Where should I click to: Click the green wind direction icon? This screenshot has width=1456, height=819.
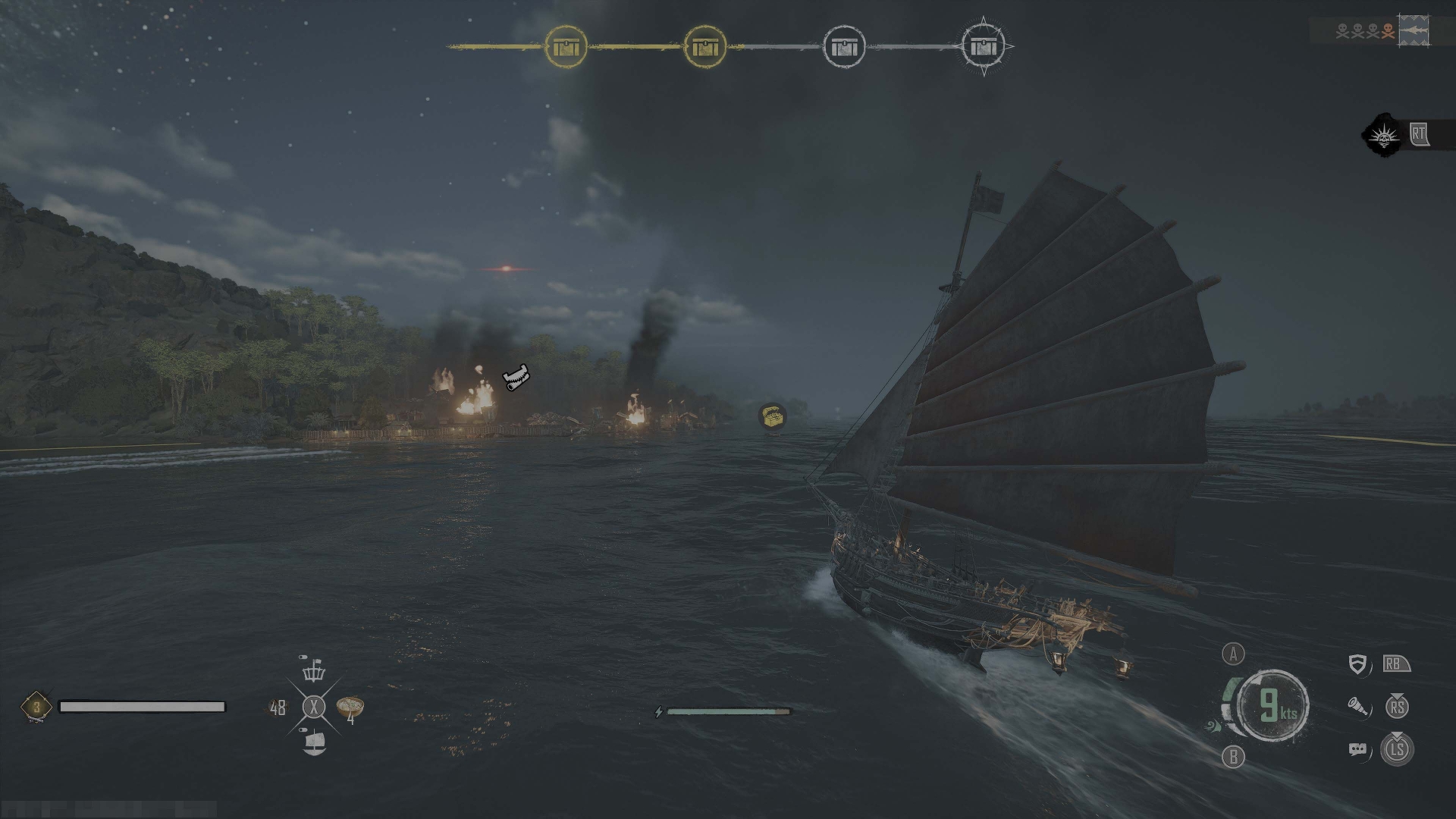[1213, 726]
